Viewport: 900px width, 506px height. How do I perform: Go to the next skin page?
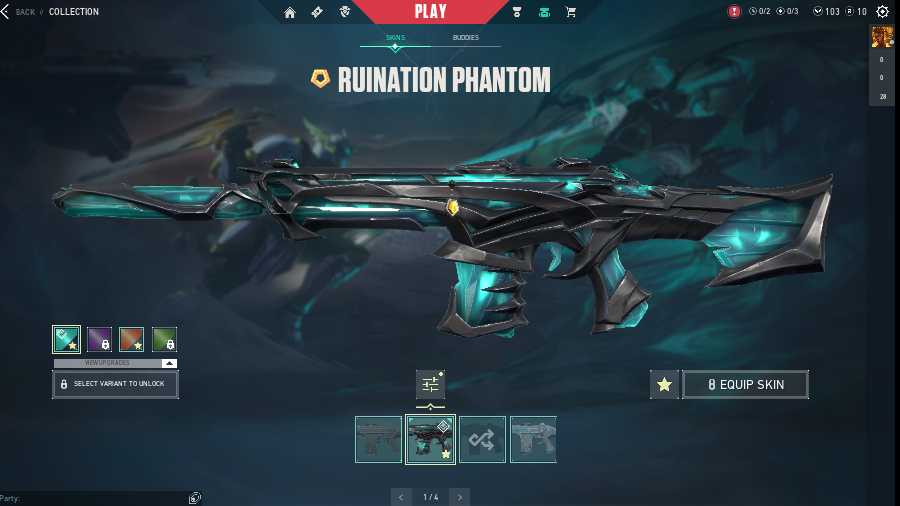coord(459,497)
